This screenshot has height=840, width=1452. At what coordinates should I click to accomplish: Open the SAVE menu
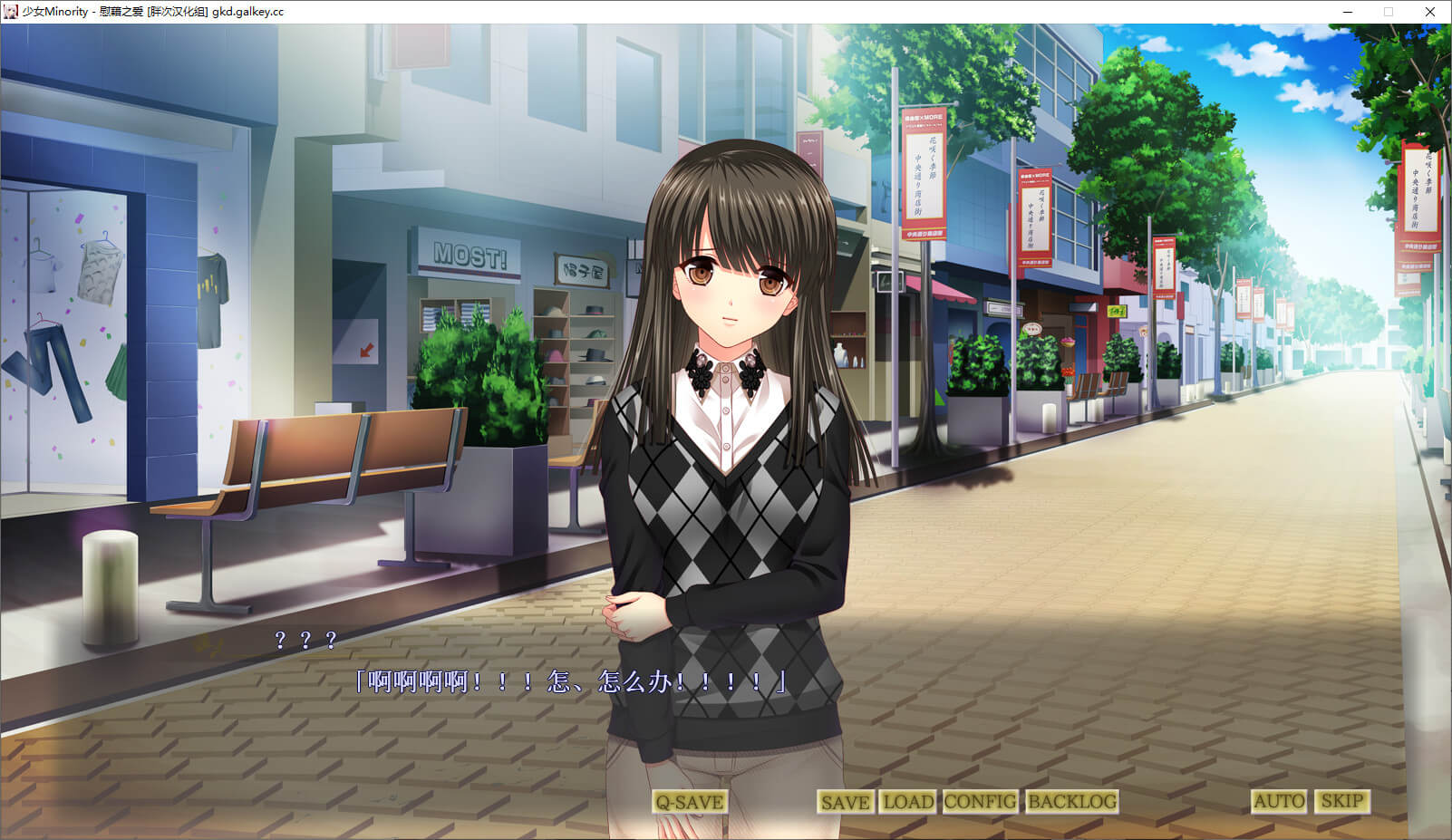coord(845,802)
